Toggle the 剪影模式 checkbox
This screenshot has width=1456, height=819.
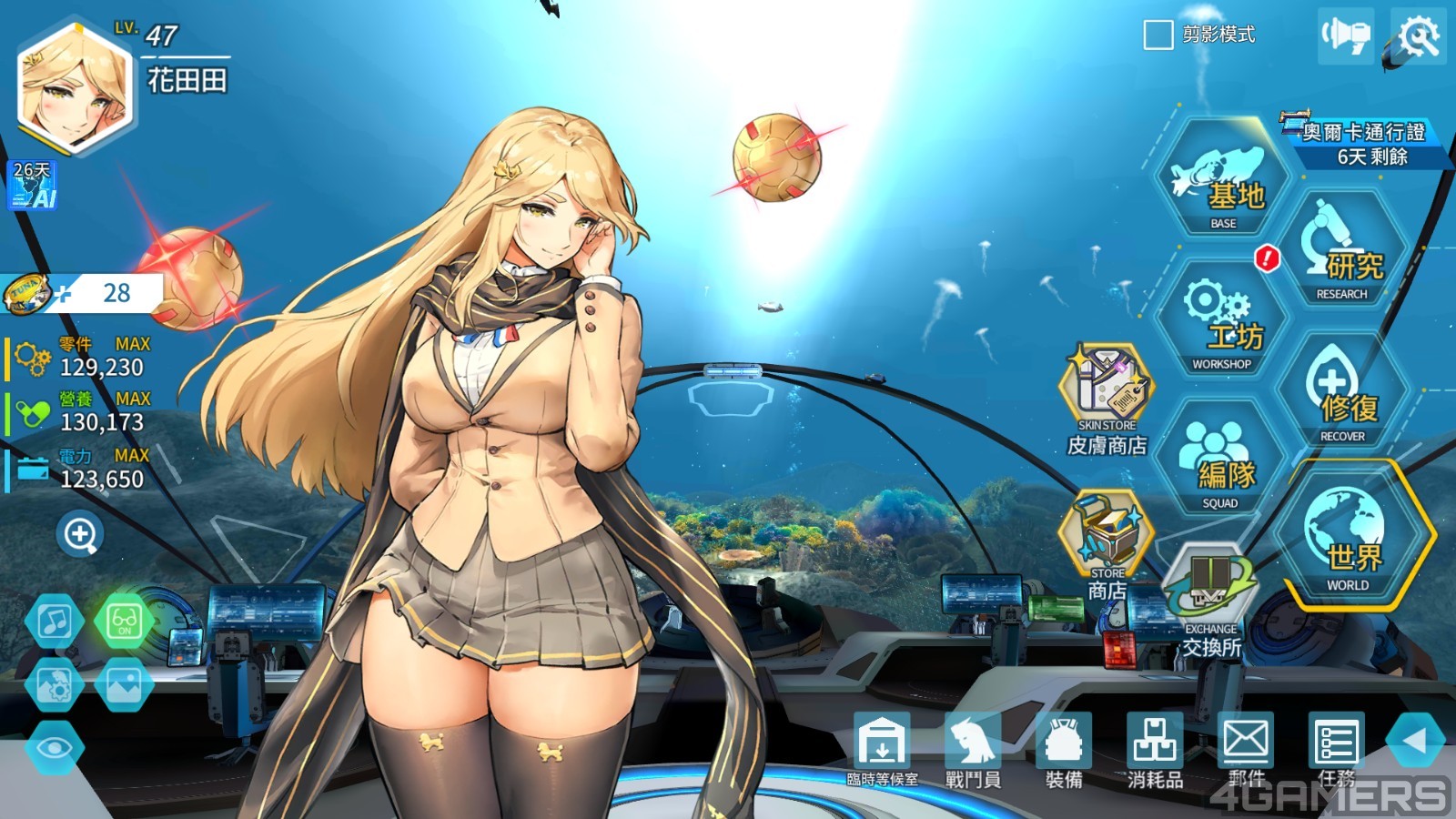(1158, 35)
